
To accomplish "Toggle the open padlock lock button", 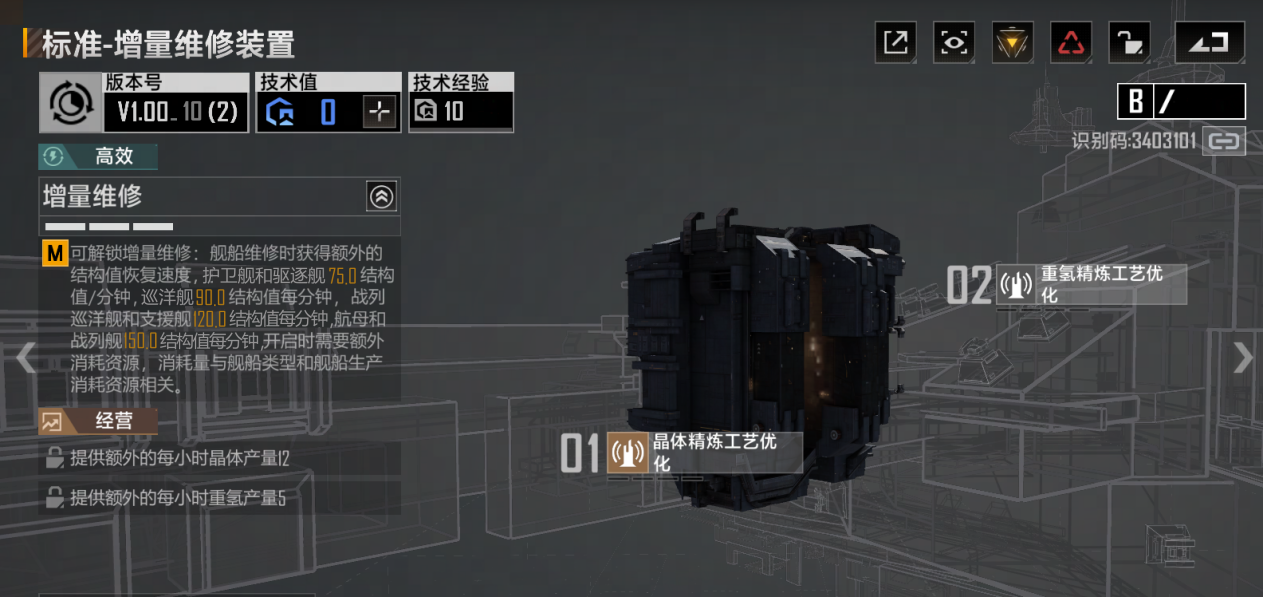I will click(1129, 42).
